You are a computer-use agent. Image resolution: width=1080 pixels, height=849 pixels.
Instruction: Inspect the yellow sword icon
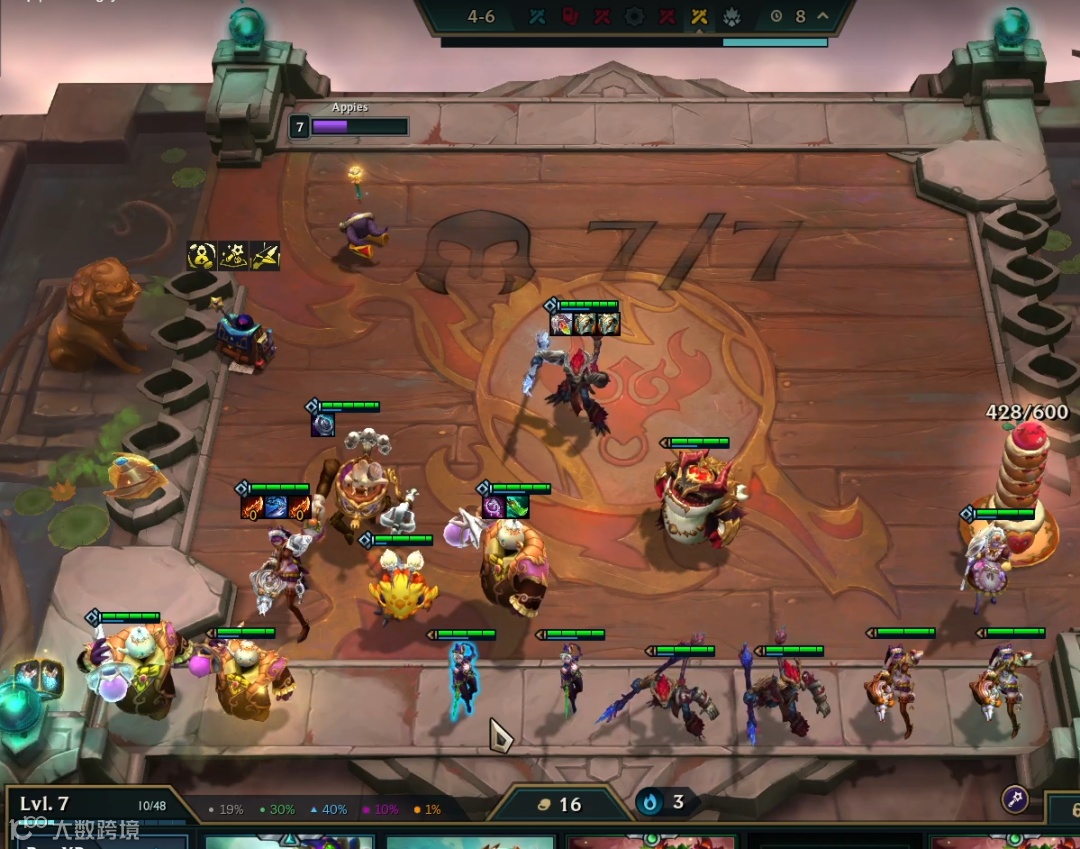(265, 256)
